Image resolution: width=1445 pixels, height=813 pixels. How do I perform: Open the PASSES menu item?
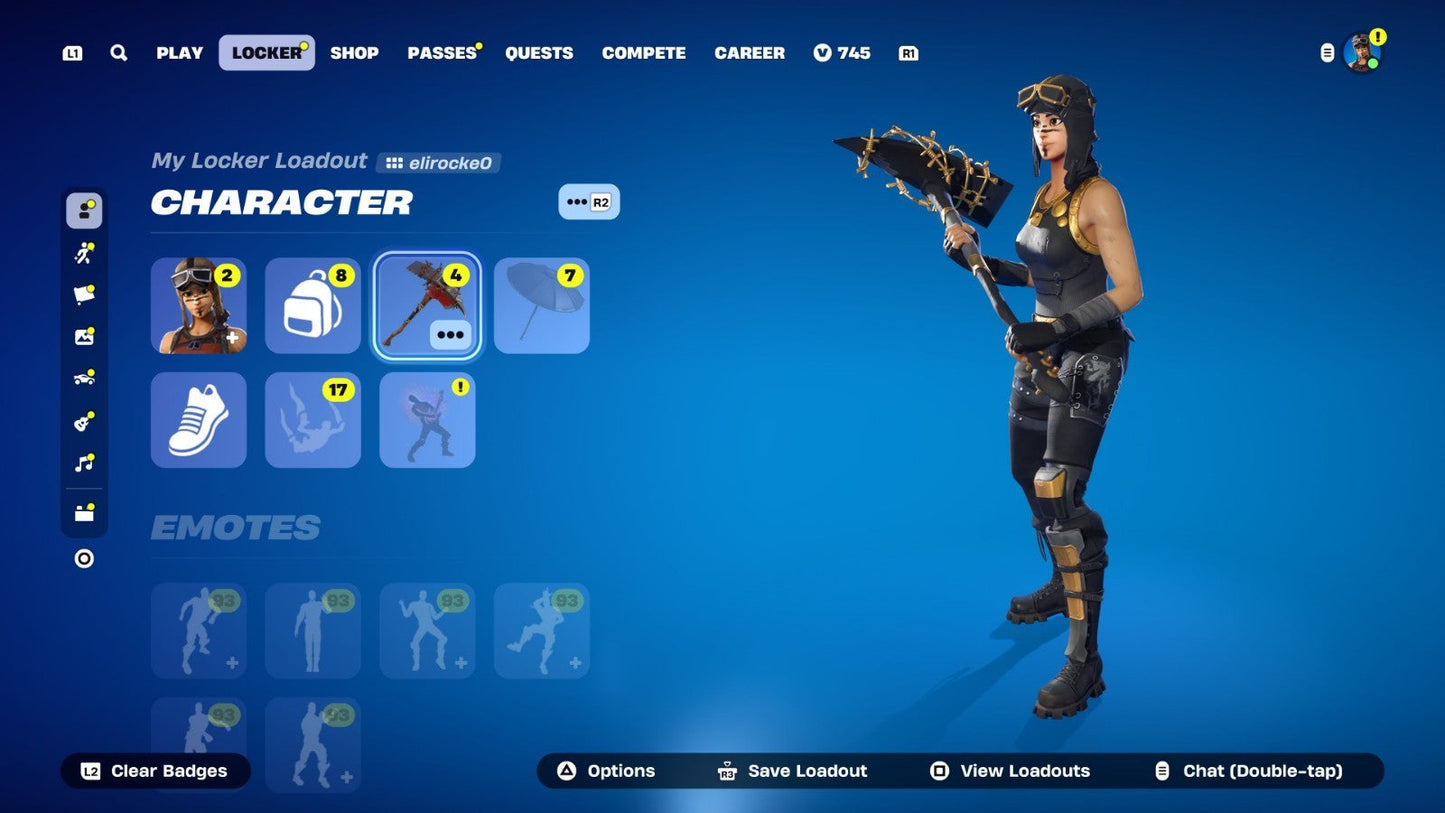point(441,53)
